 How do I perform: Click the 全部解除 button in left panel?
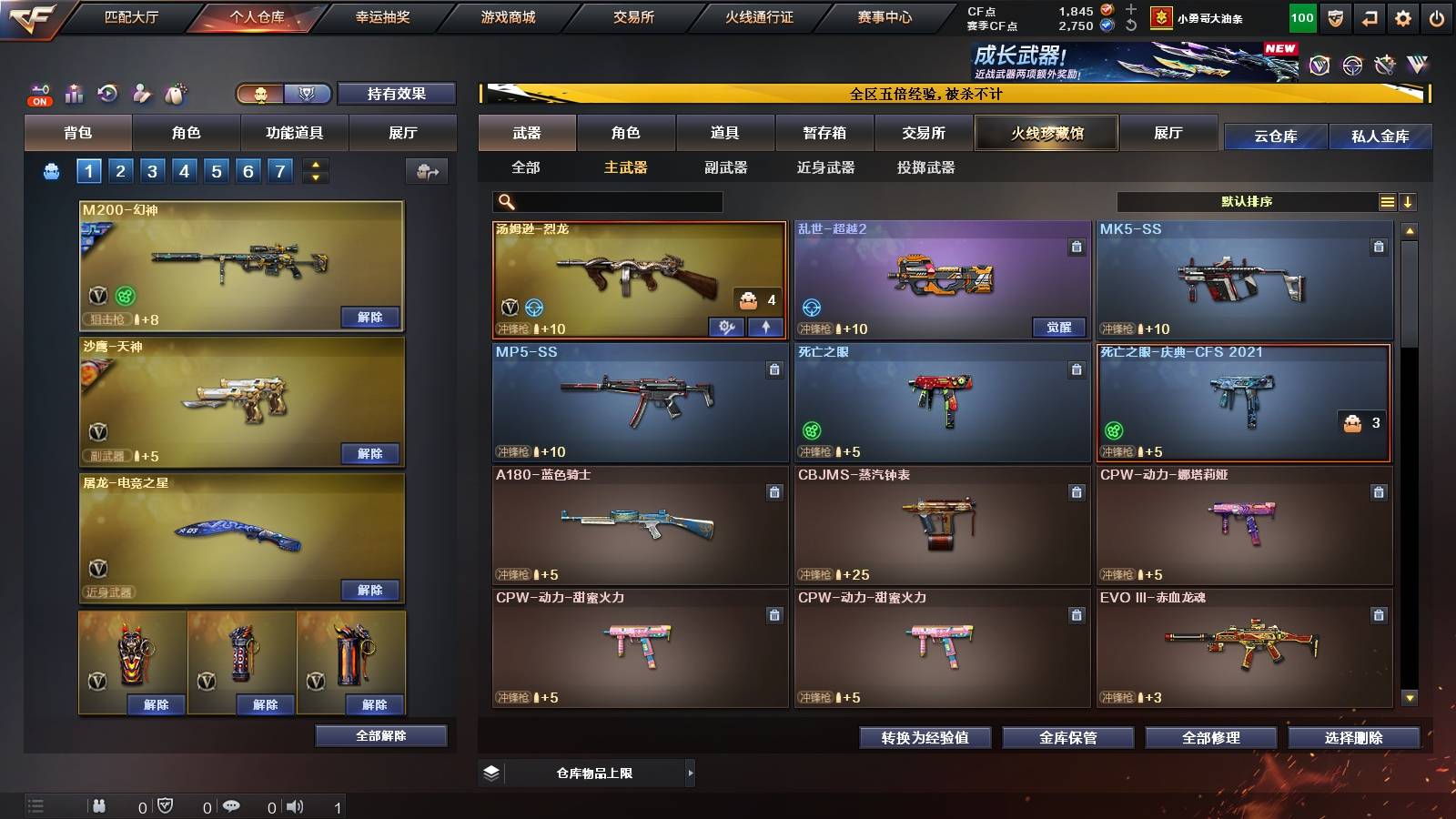382,735
